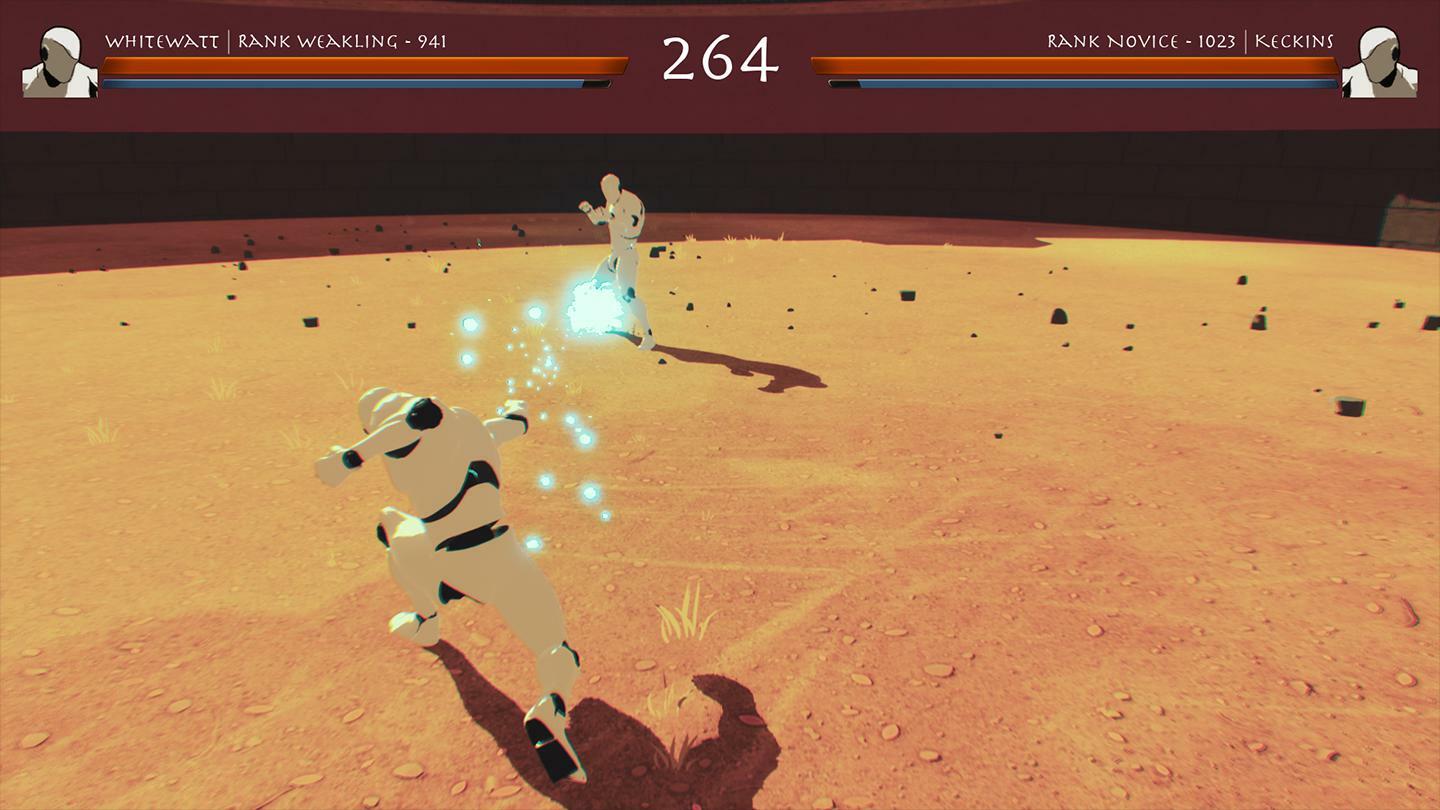
Task: Select the Whitewatt Rank Weakling name label
Action: pos(275,41)
